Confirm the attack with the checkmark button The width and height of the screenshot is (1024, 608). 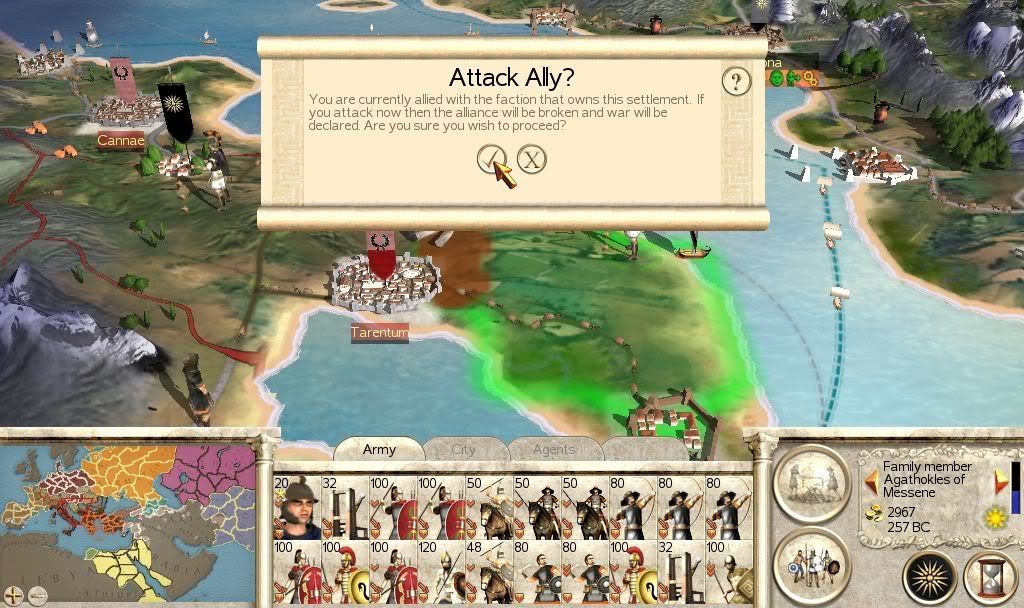[x=491, y=158]
